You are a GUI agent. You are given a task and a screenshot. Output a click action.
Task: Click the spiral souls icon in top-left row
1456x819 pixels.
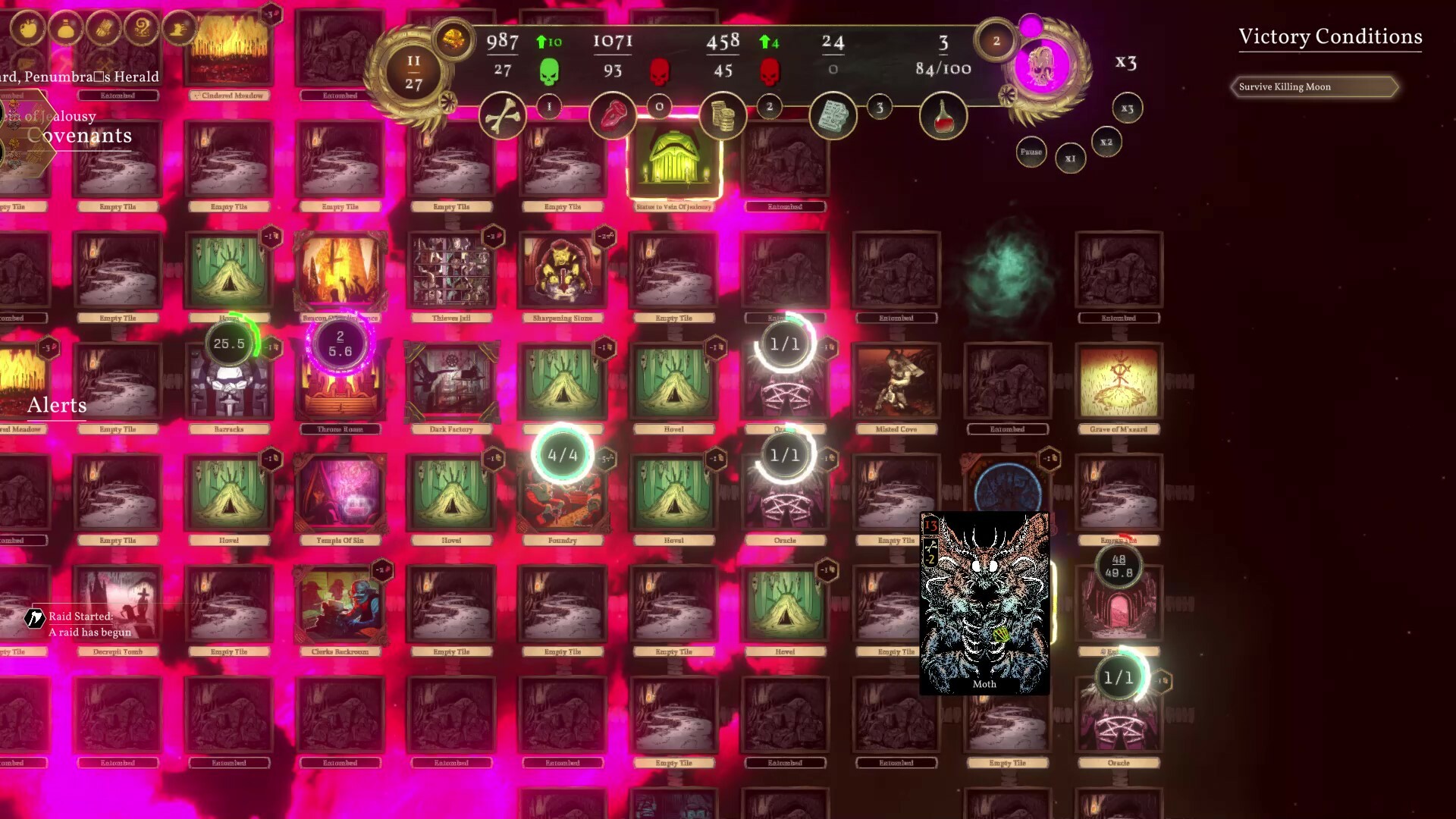point(143,28)
